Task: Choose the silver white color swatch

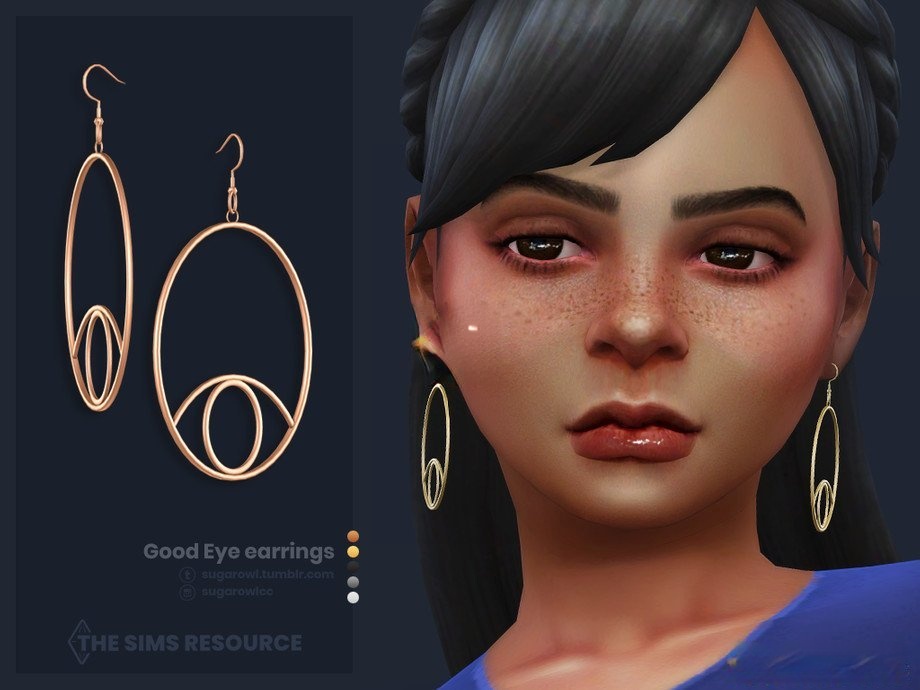Action: (352, 597)
